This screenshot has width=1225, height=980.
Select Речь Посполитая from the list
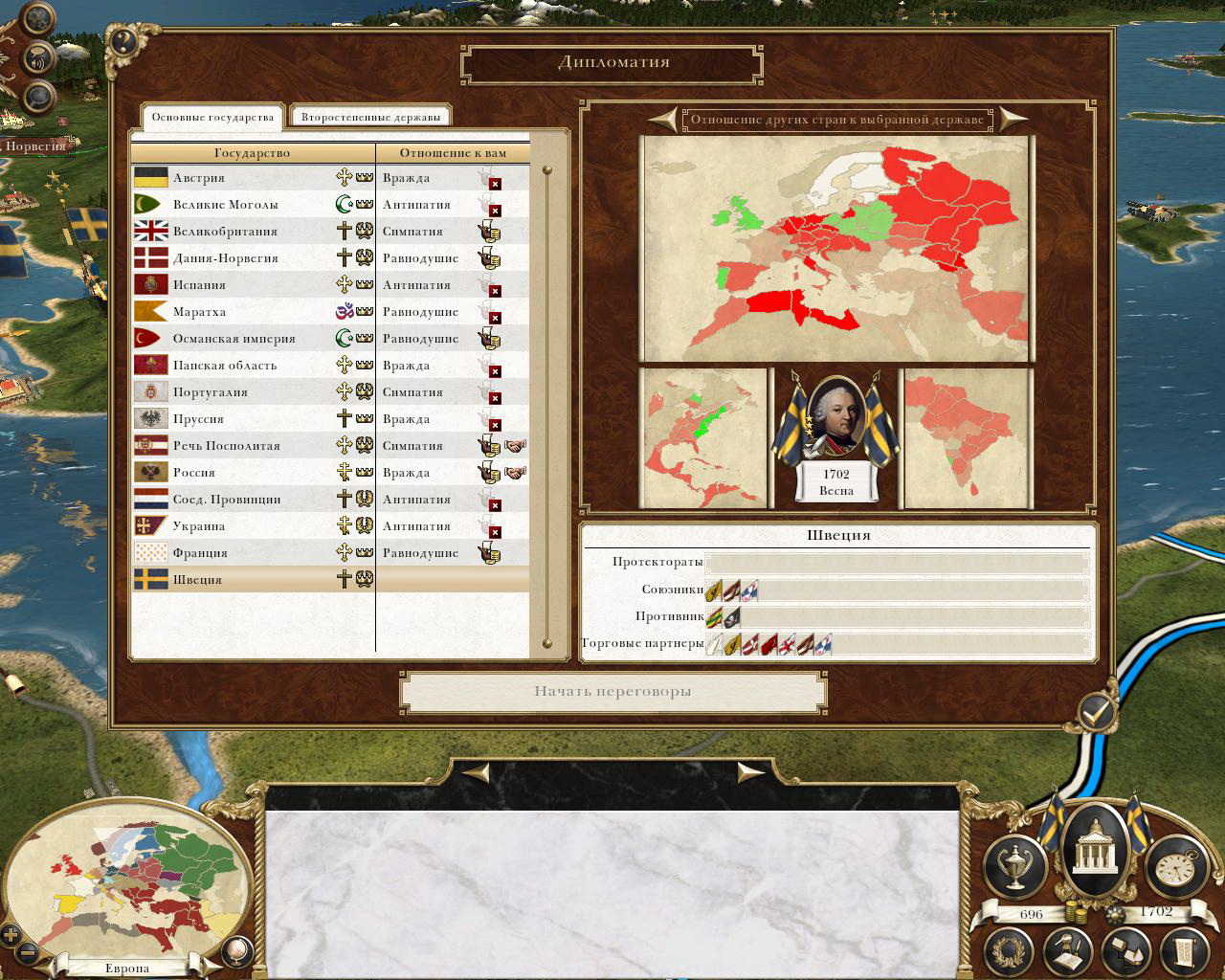tap(226, 446)
